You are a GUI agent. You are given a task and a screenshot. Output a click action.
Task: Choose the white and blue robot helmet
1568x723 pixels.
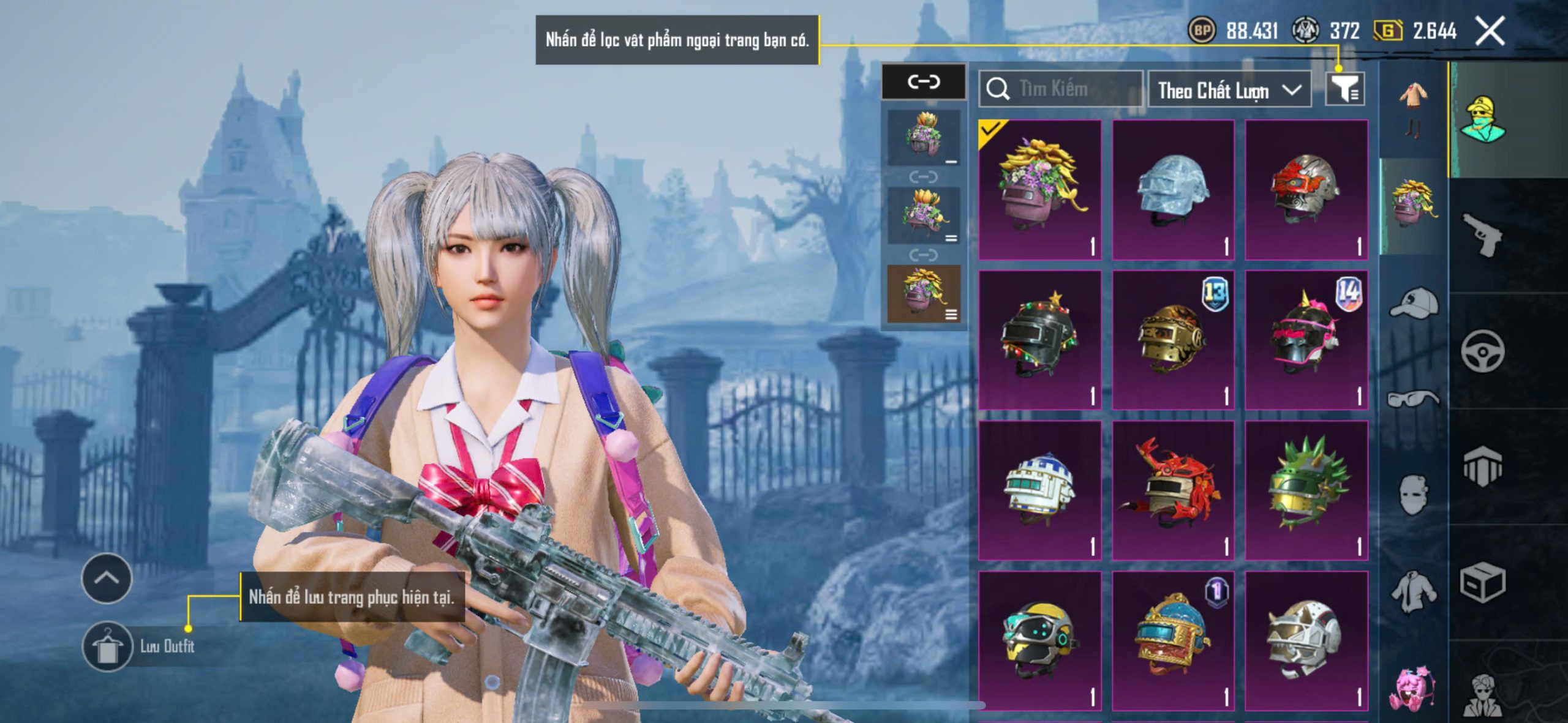click(x=1040, y=490)
